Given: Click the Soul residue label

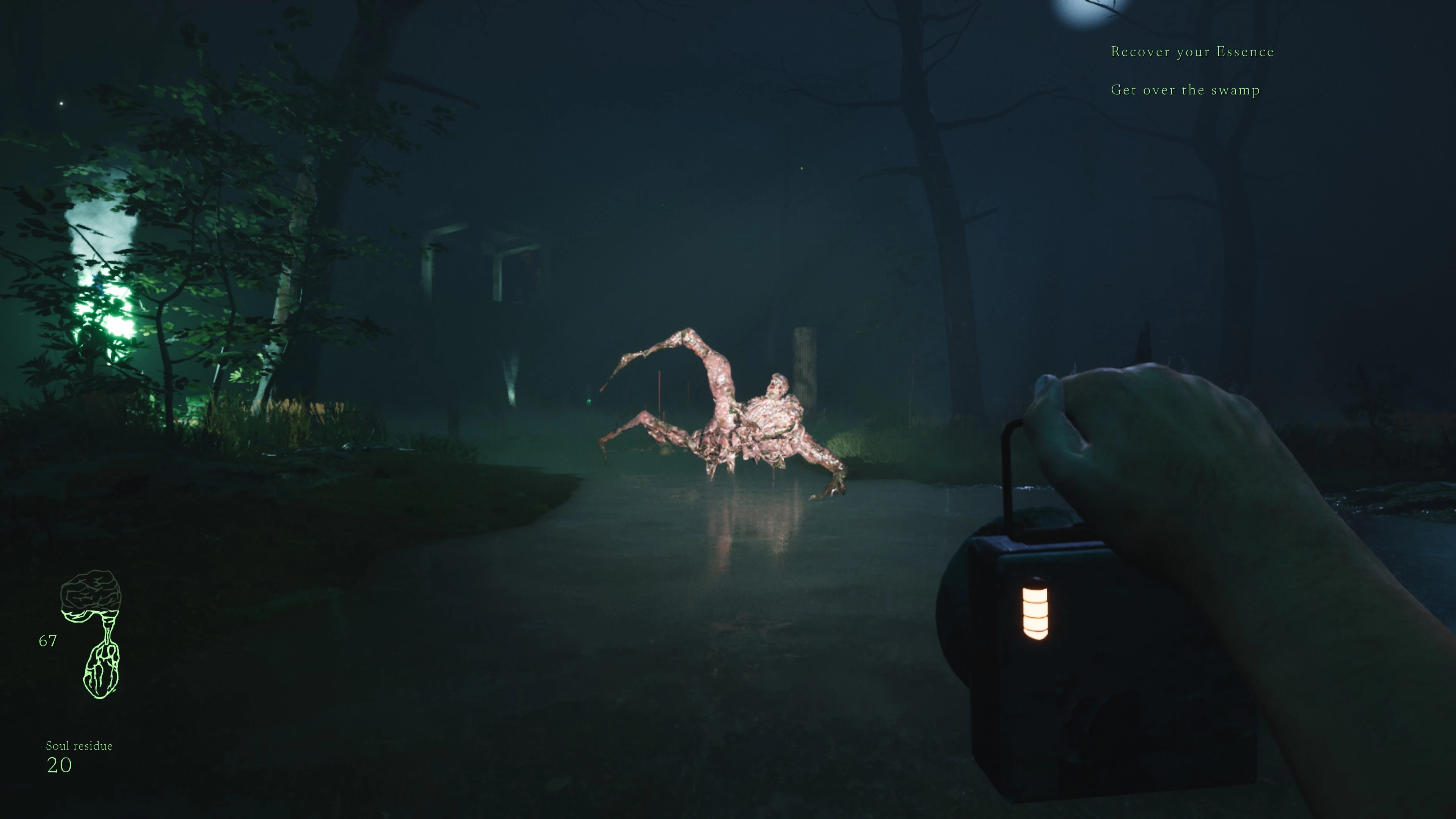Looking at the screenshot, I should tap(79, 745).
